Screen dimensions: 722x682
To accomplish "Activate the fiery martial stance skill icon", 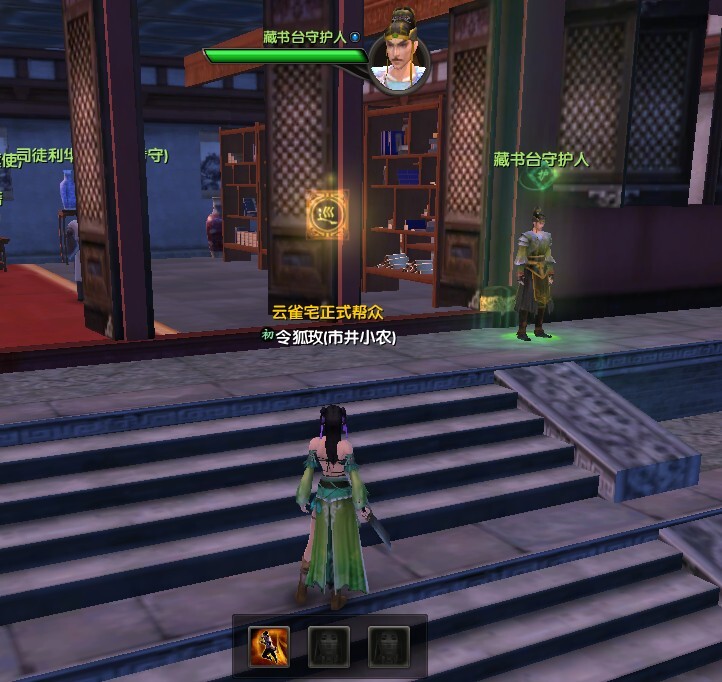I will tap(269, 645).
